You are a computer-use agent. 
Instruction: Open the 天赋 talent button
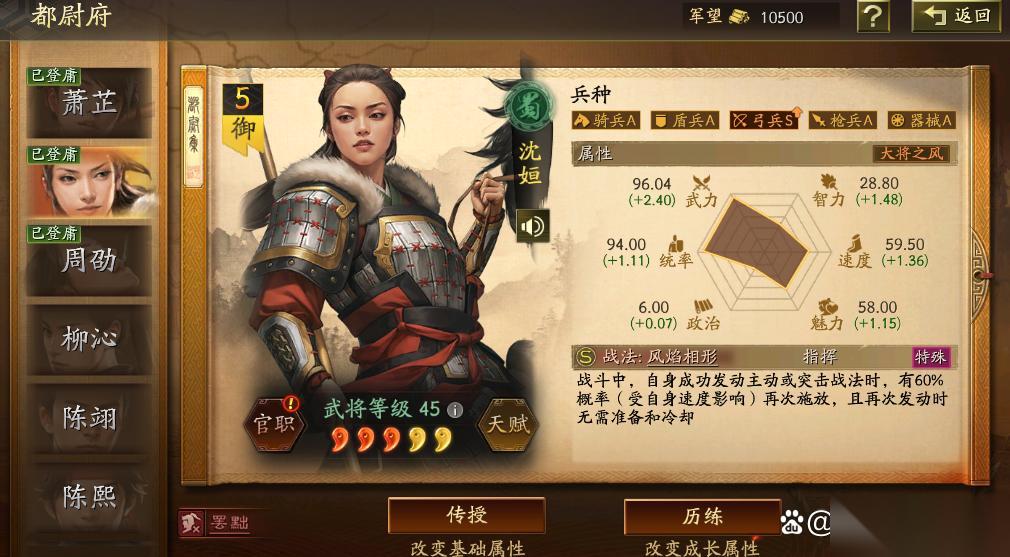(x=507, y=423)
